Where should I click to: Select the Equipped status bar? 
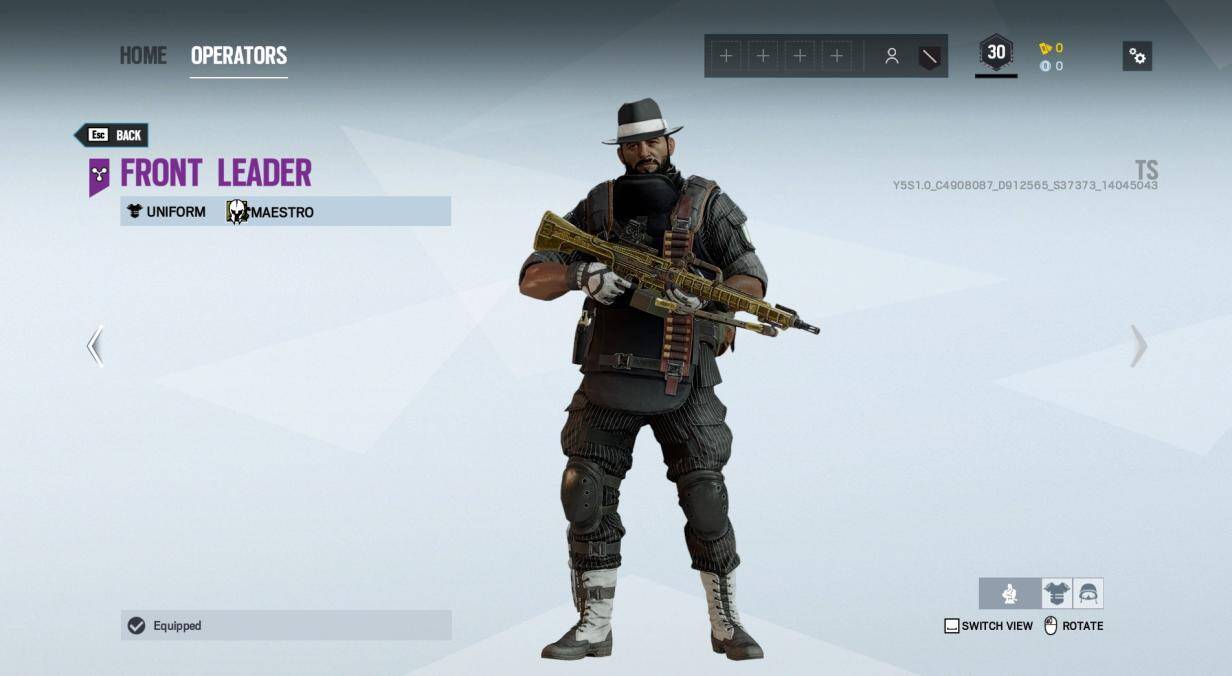(x=286, y=626)
